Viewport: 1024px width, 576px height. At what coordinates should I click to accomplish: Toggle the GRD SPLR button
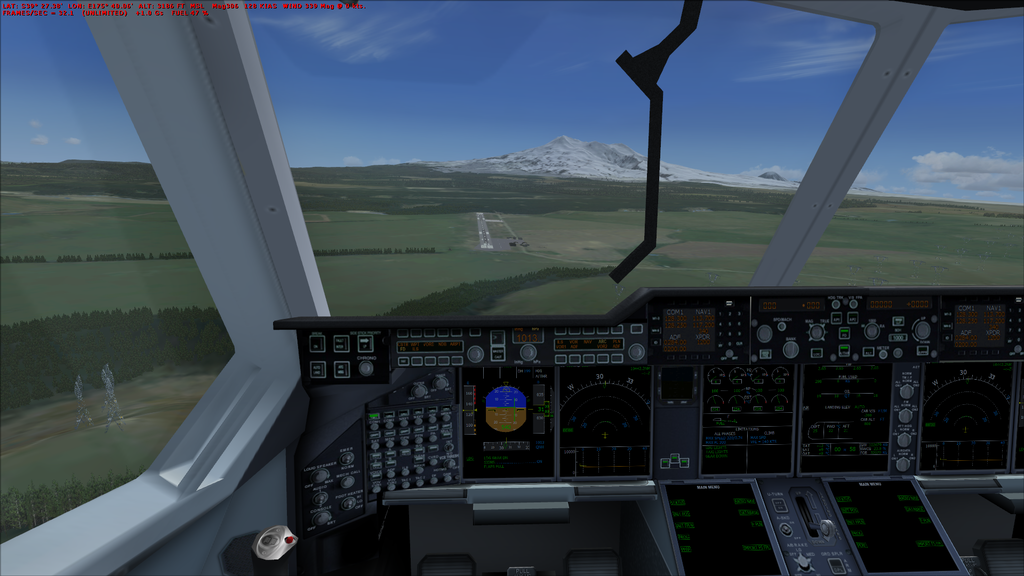point(834,566)
